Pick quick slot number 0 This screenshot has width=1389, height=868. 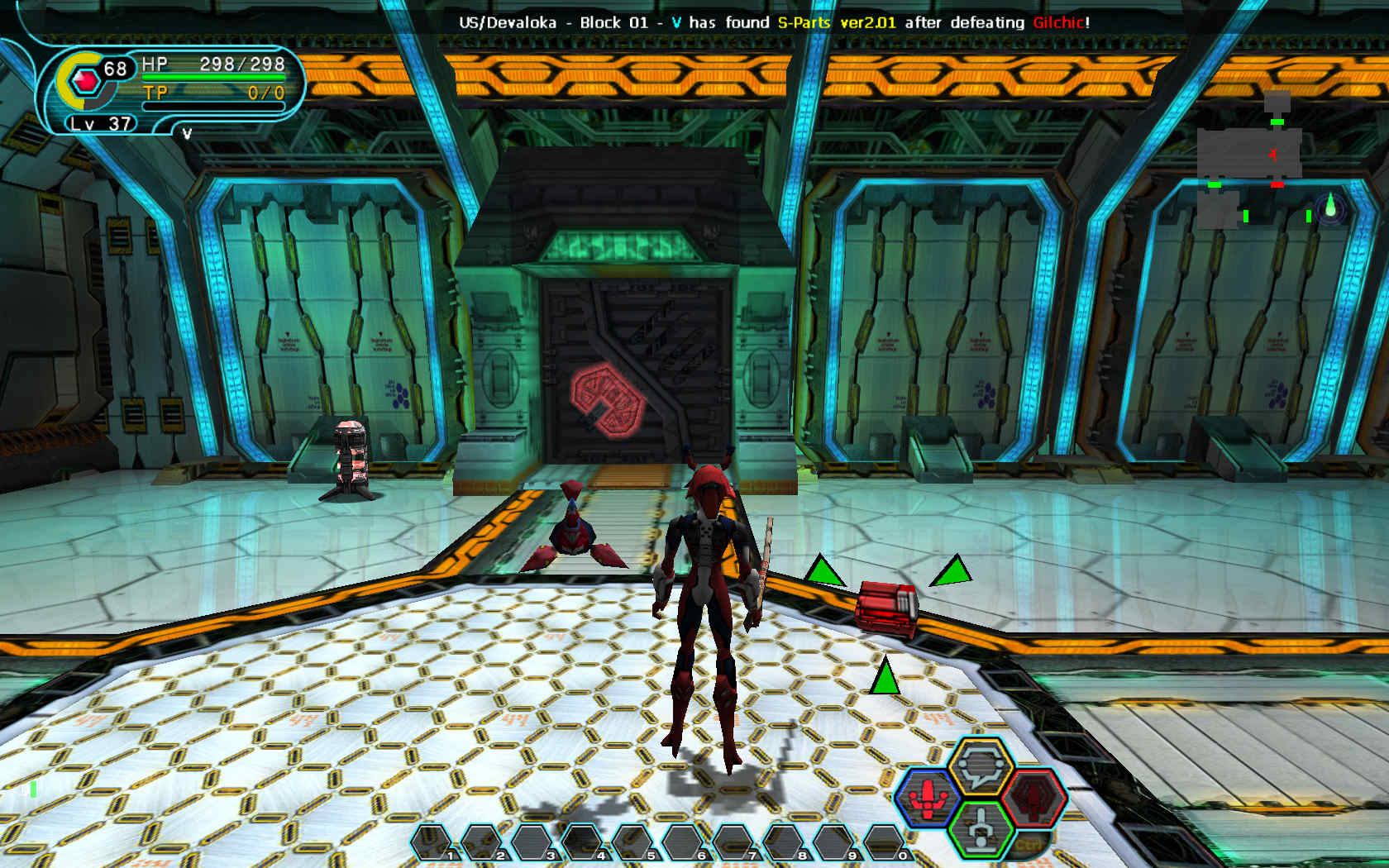(x=885, y=842)
